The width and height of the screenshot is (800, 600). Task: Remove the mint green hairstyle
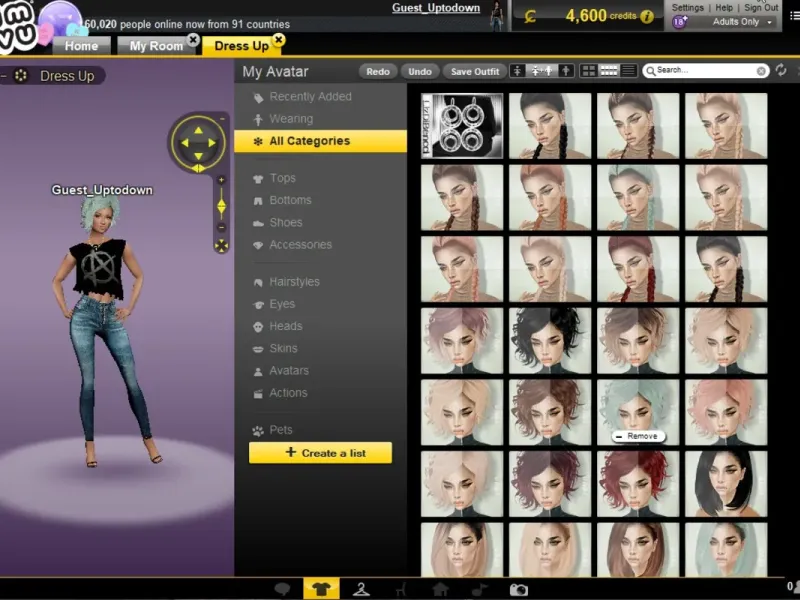coord(637,436)
